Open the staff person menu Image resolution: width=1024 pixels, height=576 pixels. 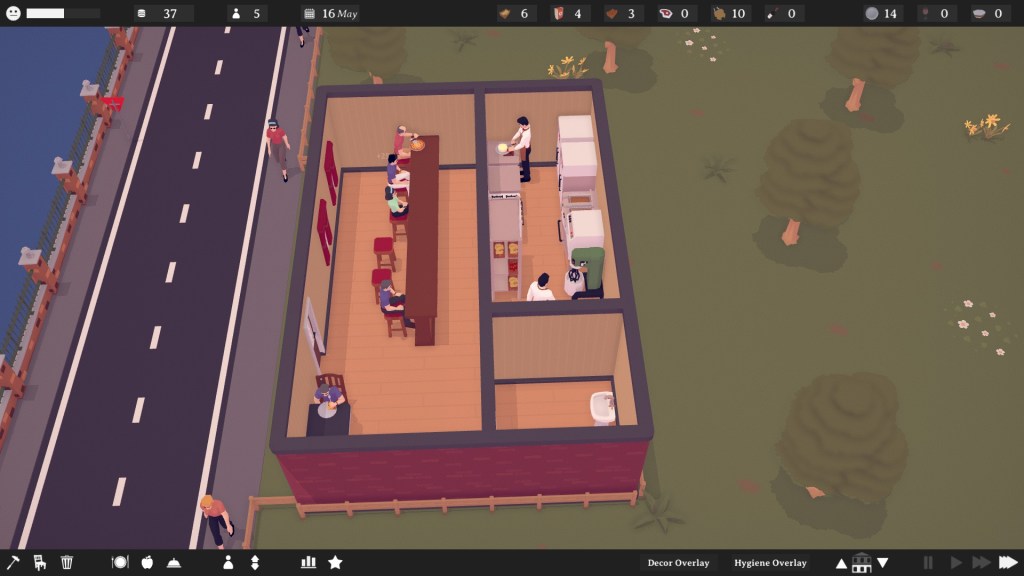[x=228, y=562]
